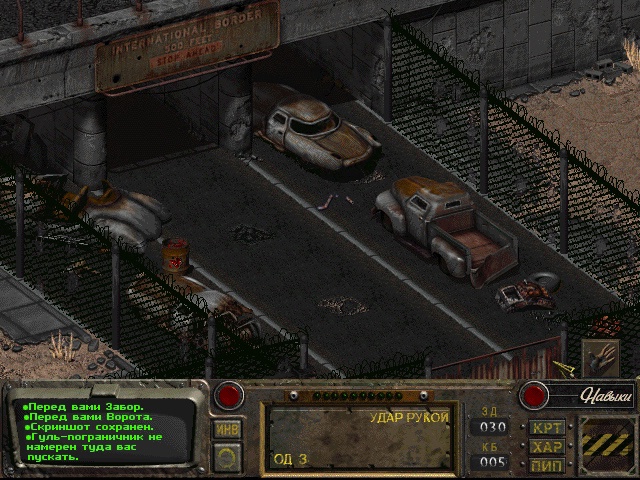Show character sheet via ХАР button

pyautogui.click(x=547, y=446)
